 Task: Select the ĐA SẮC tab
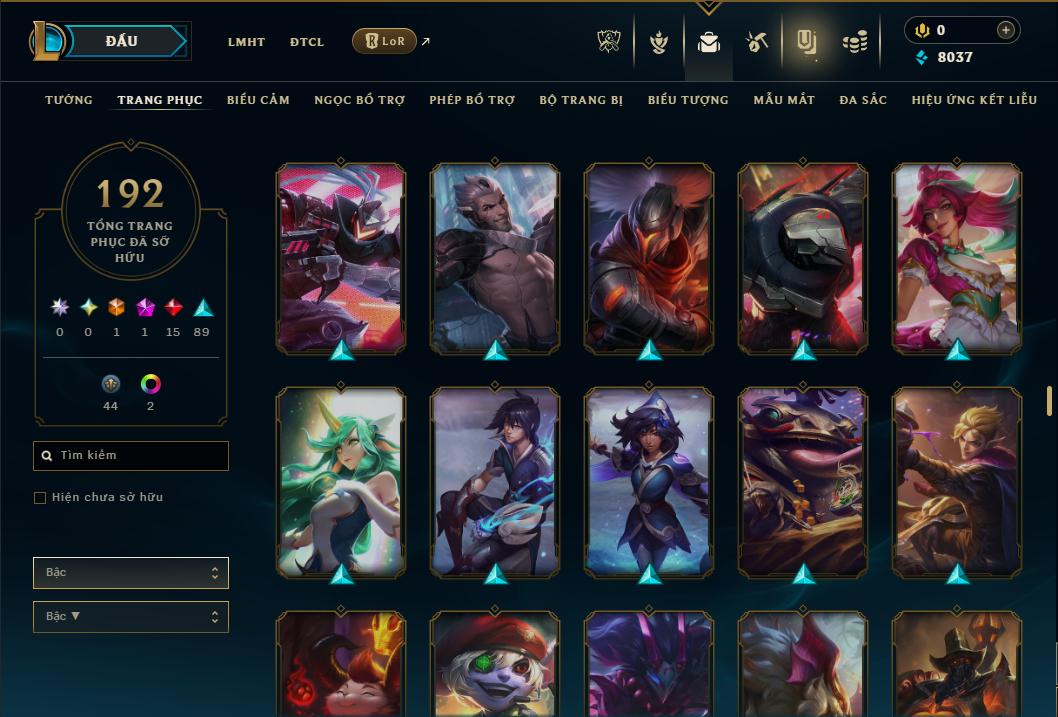point(863,100)
